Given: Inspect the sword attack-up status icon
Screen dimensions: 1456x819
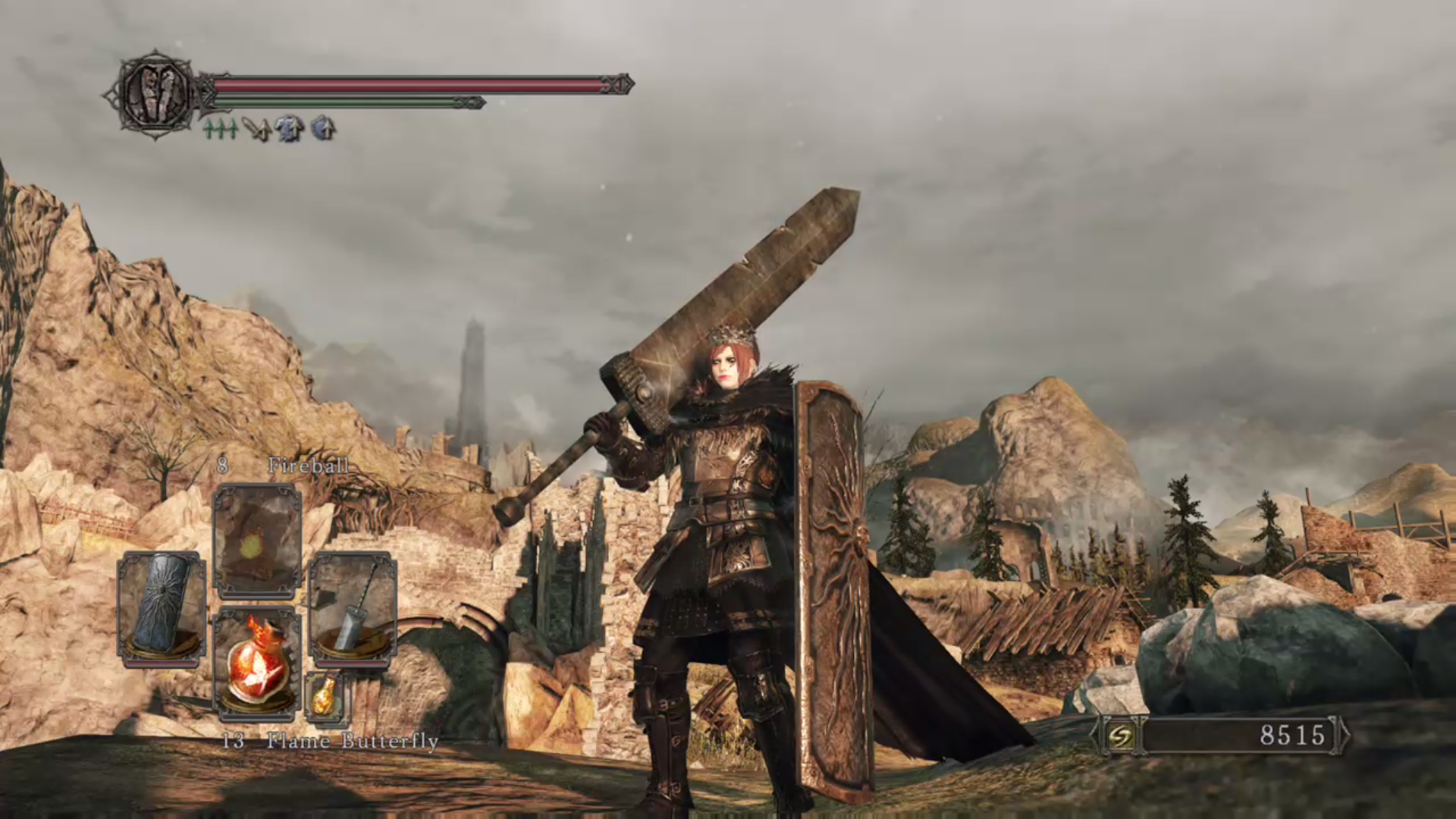Looking at the screenshot, I should tap(258, 130).
